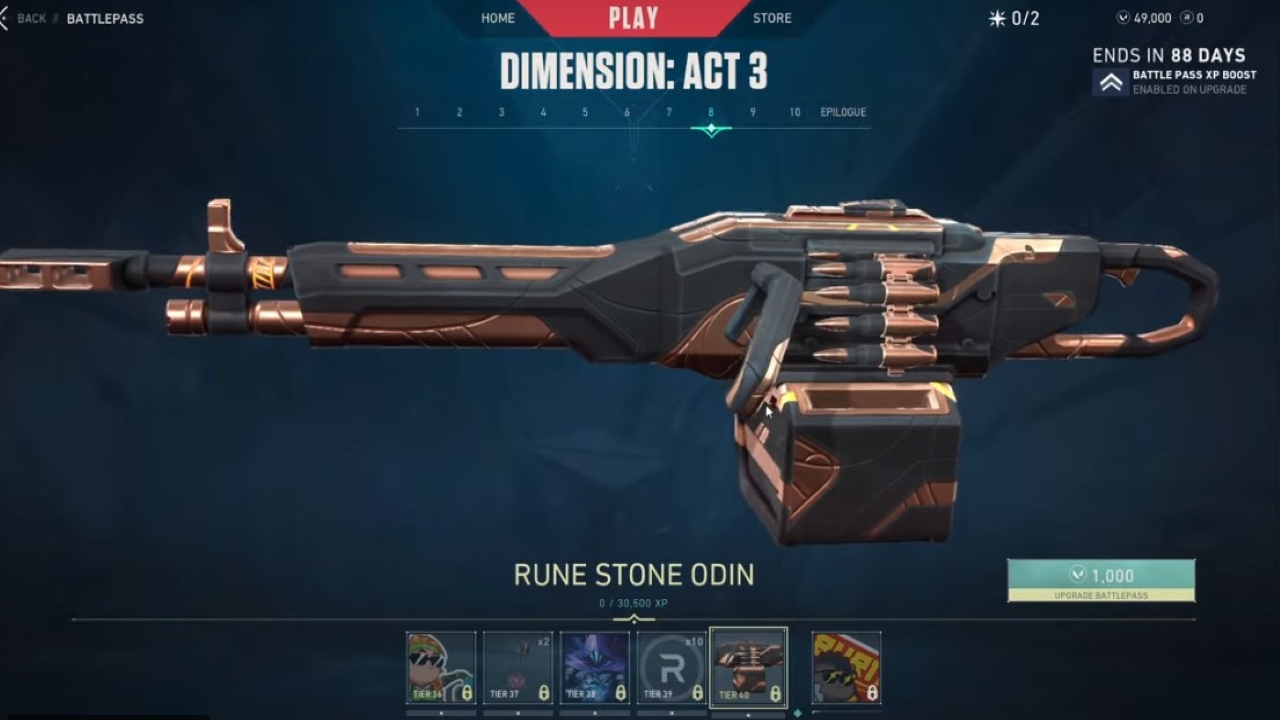Image resolution: width=1280 pixels, height=720 pixels.
Task: Open chapter 10 of the battlepass
Action: 795,112
